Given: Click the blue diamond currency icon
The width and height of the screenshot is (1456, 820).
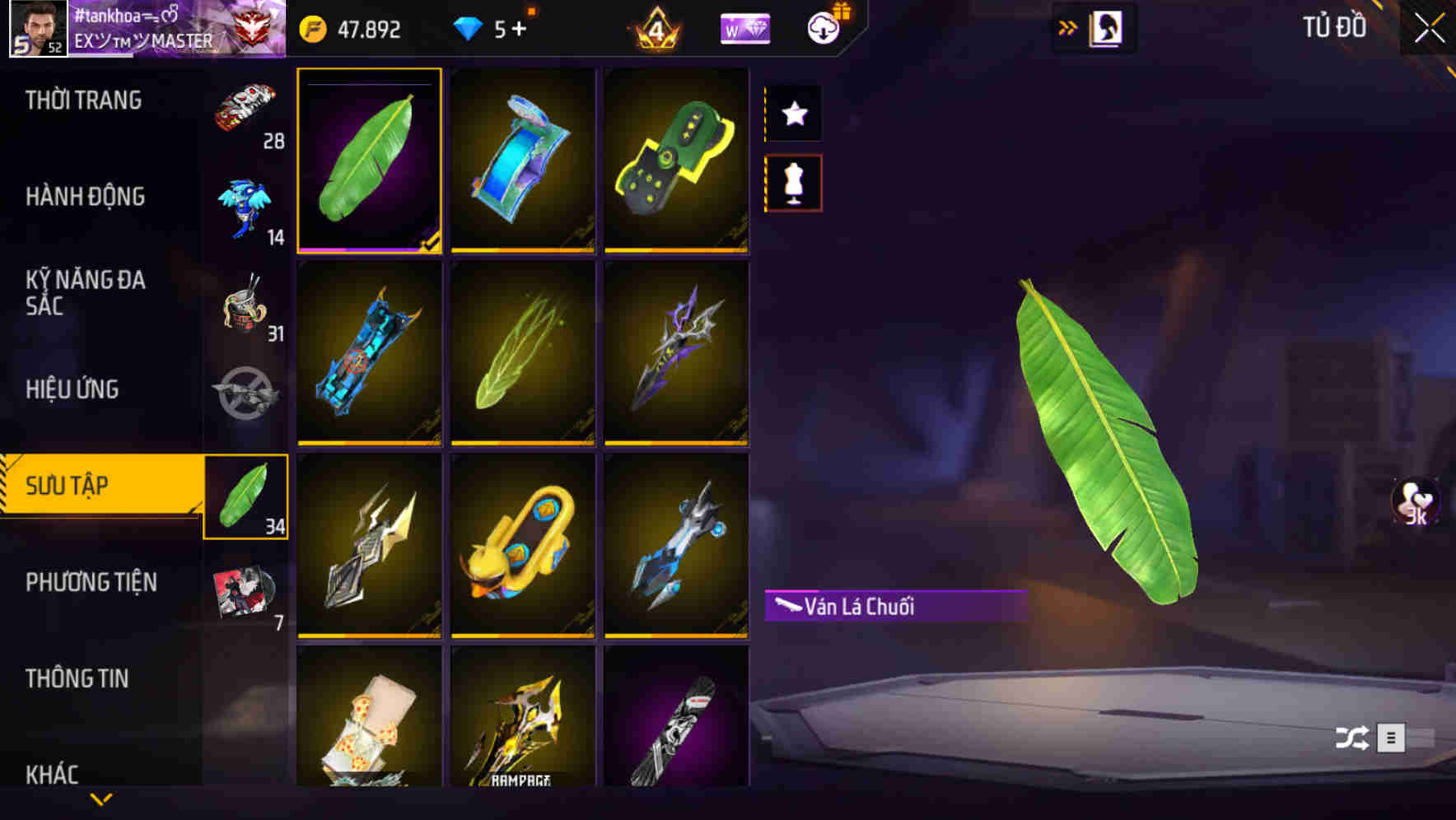Looking at the screenshot, I should [x=470, y=28].
